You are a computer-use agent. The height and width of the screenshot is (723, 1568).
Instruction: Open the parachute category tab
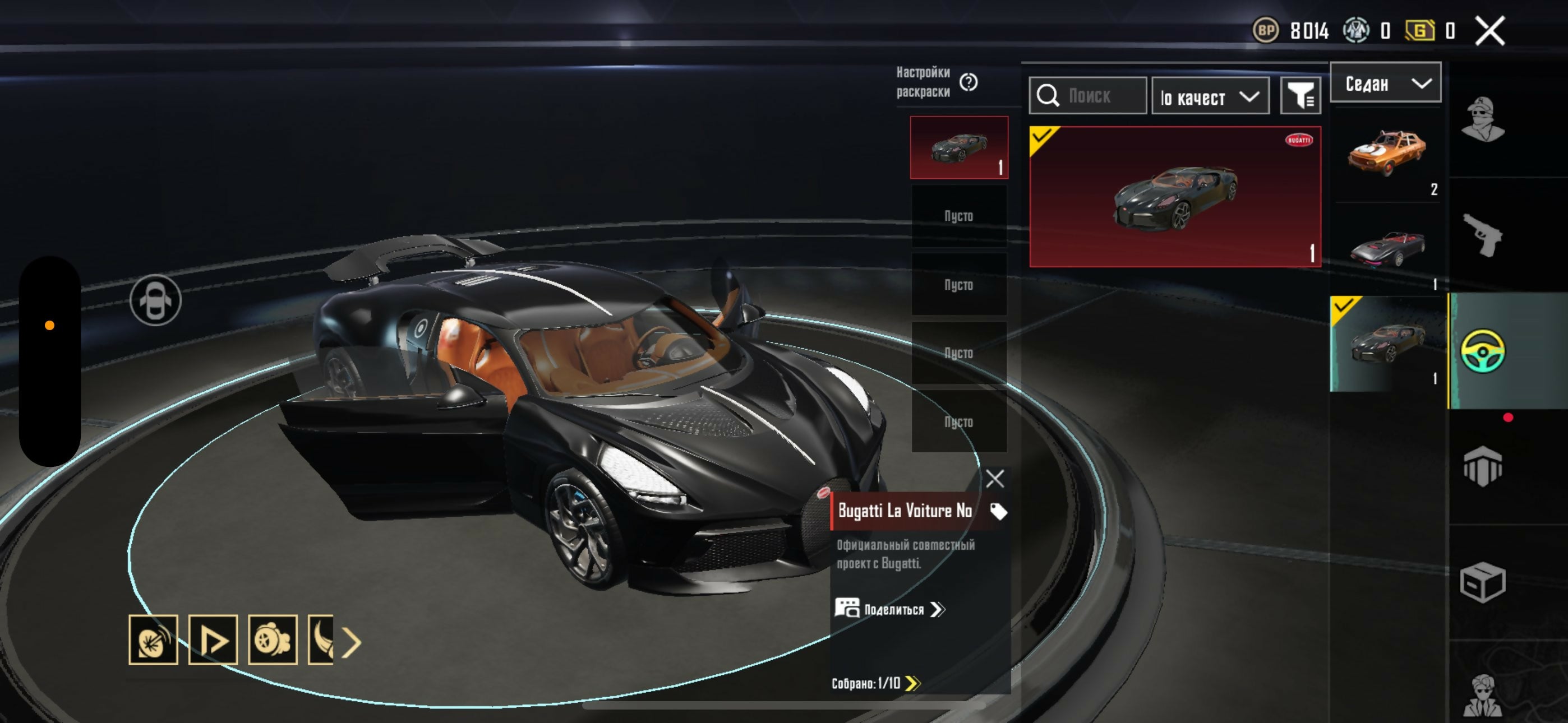click(1483, 466)
